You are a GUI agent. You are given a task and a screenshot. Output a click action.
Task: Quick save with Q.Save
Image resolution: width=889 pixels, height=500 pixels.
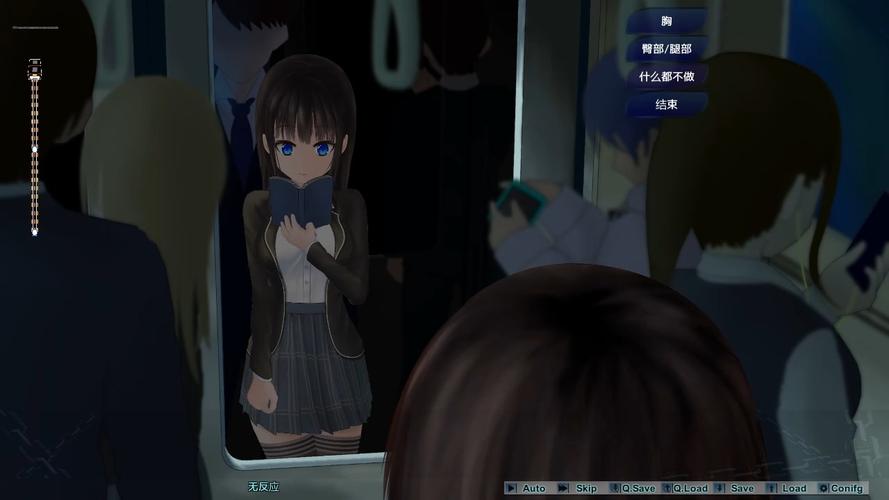click(638, 488)
